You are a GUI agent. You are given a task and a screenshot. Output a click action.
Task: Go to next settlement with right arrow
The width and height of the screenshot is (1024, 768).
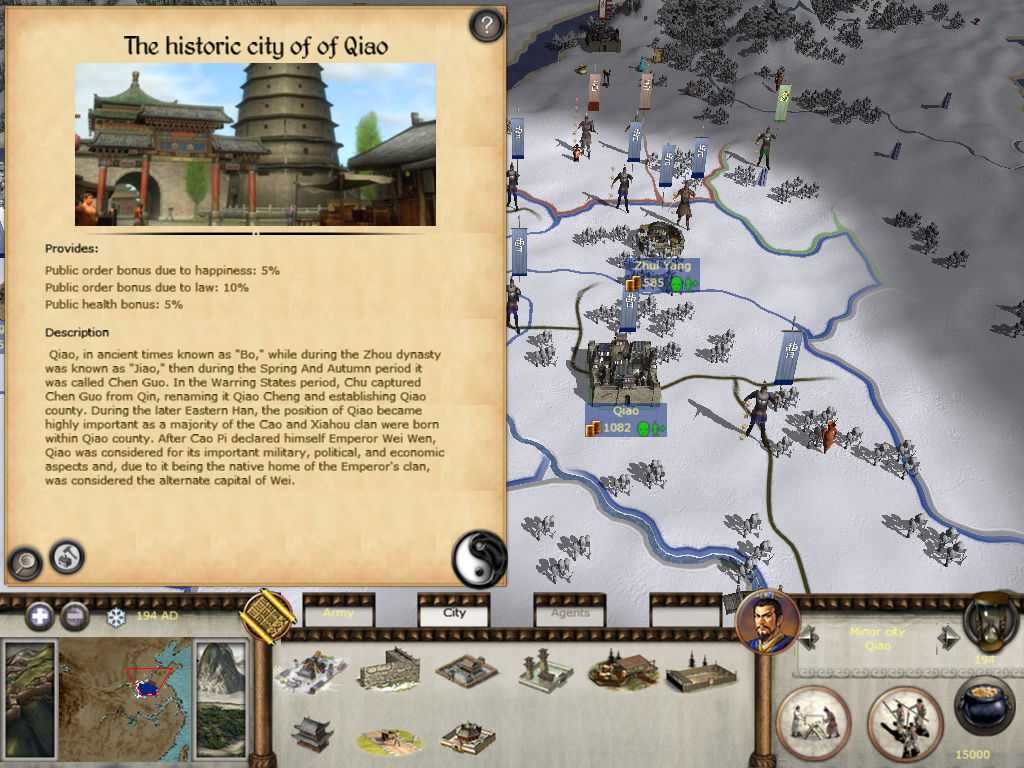[x=948, y=637]
